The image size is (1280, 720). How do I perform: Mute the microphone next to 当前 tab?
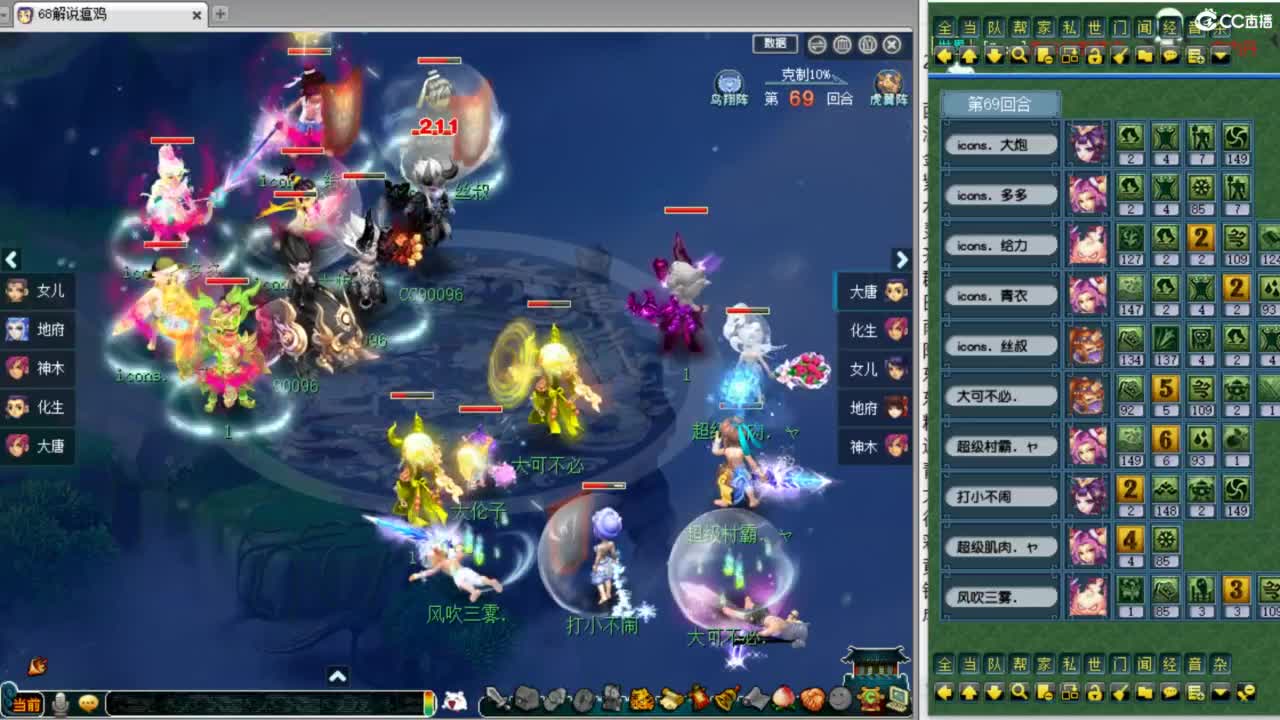[62, 703]
